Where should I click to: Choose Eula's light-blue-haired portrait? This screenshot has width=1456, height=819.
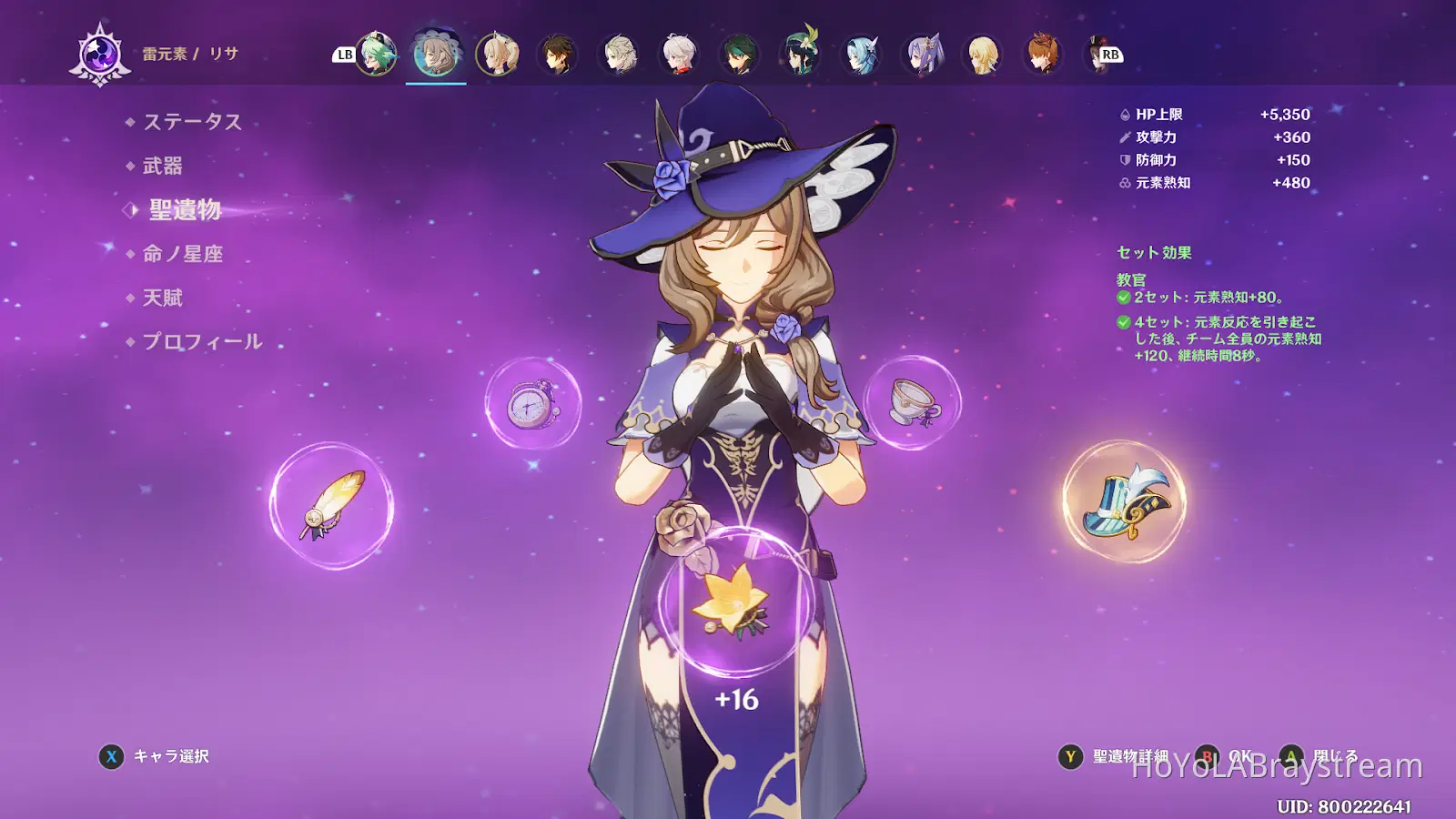(862, 55)
